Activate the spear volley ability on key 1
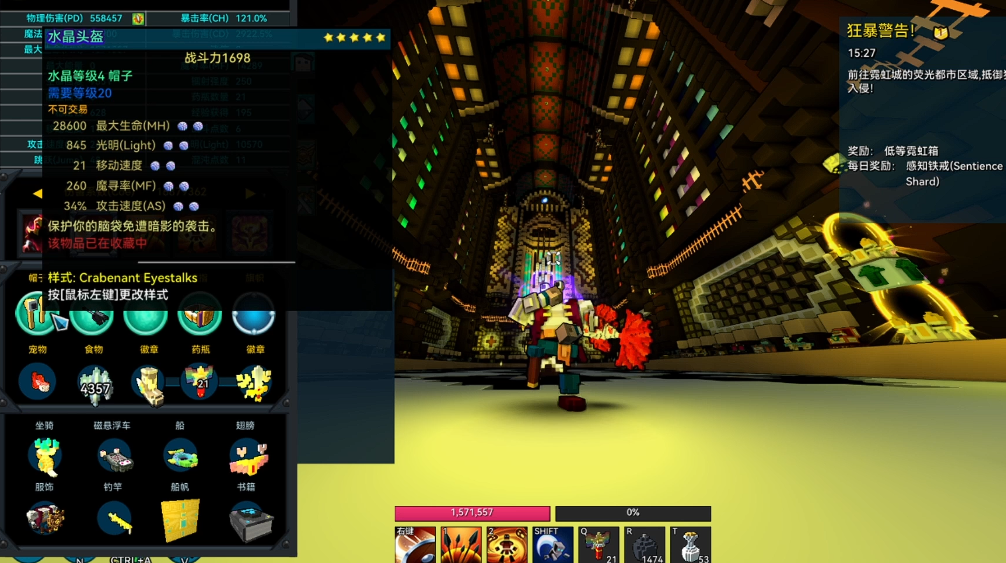The height and width of the screenshot is (563, 1006). 461,546
